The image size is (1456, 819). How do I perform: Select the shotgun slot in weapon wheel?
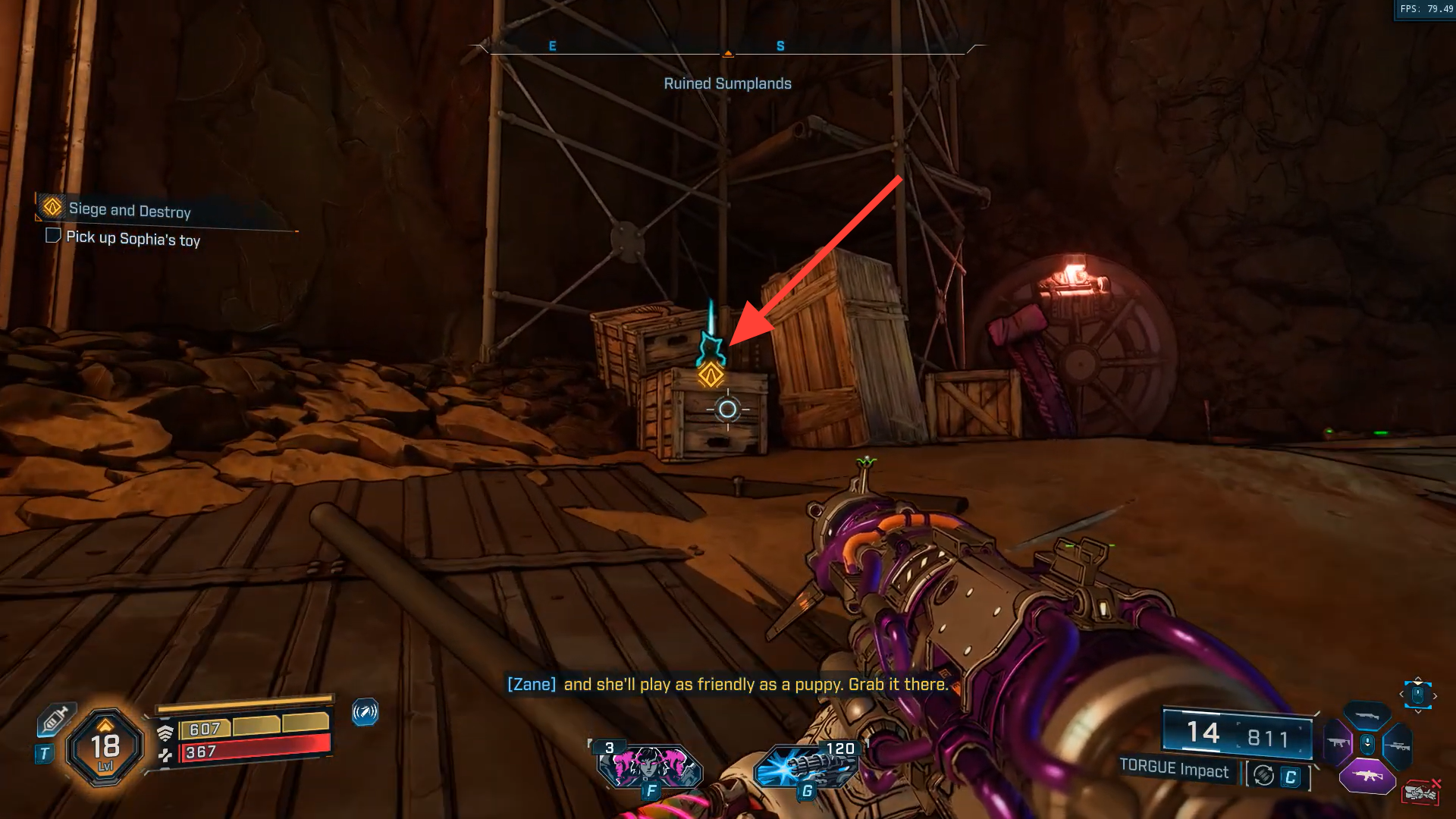pos(1367,716)
